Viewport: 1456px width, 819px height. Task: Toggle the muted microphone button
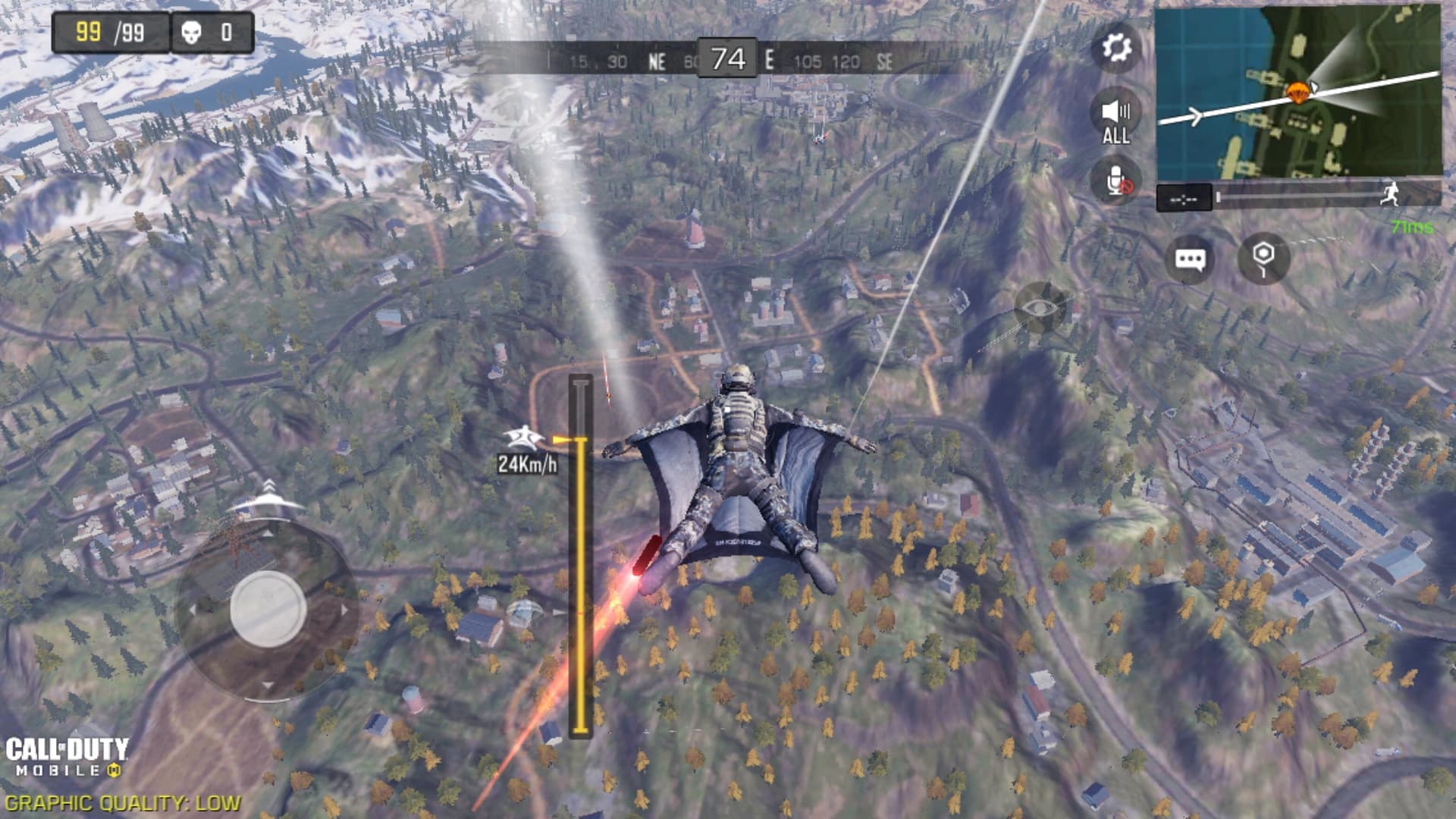click(1116, 183)
